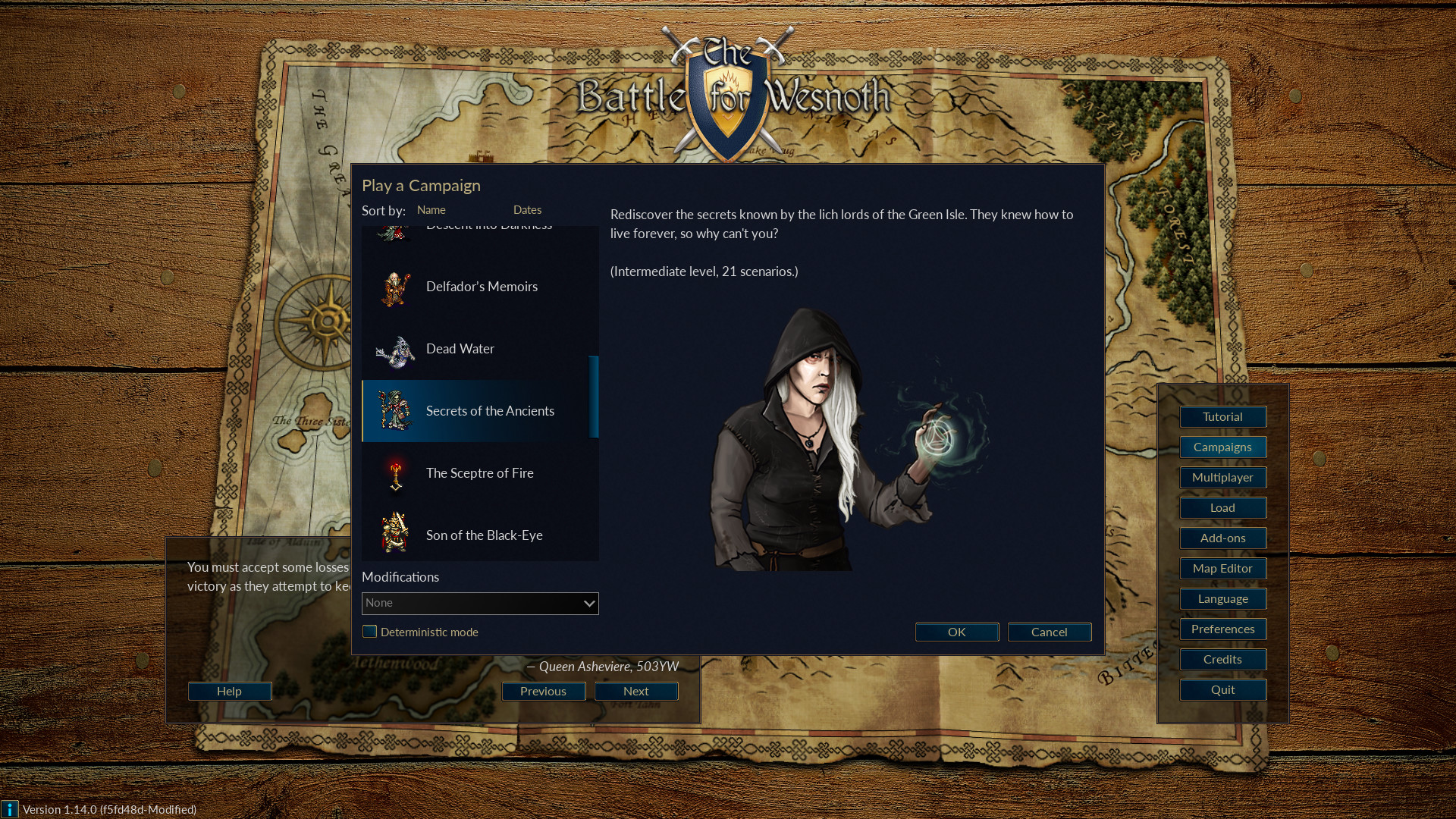Viewport: 1456px width, 819px height.
Task: Show the Next tip
Action: (635, 691)
